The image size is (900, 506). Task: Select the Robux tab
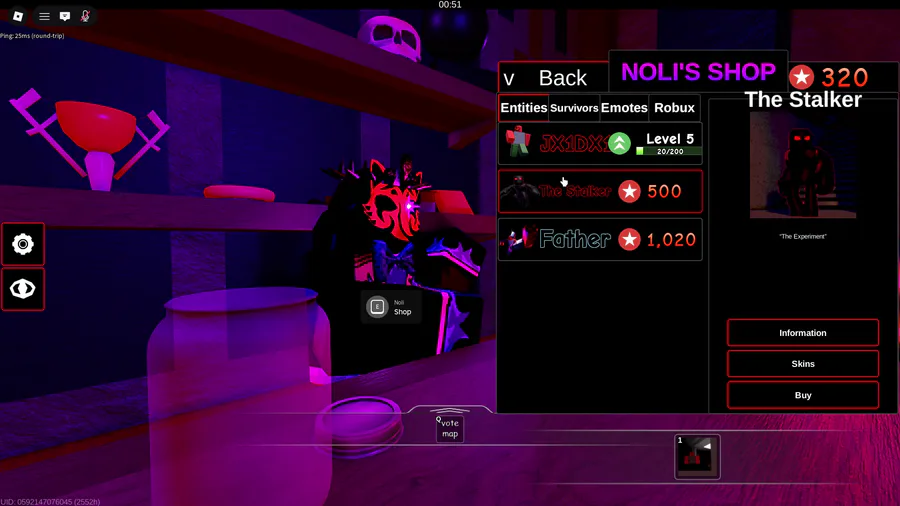click(x=674, y=108)
